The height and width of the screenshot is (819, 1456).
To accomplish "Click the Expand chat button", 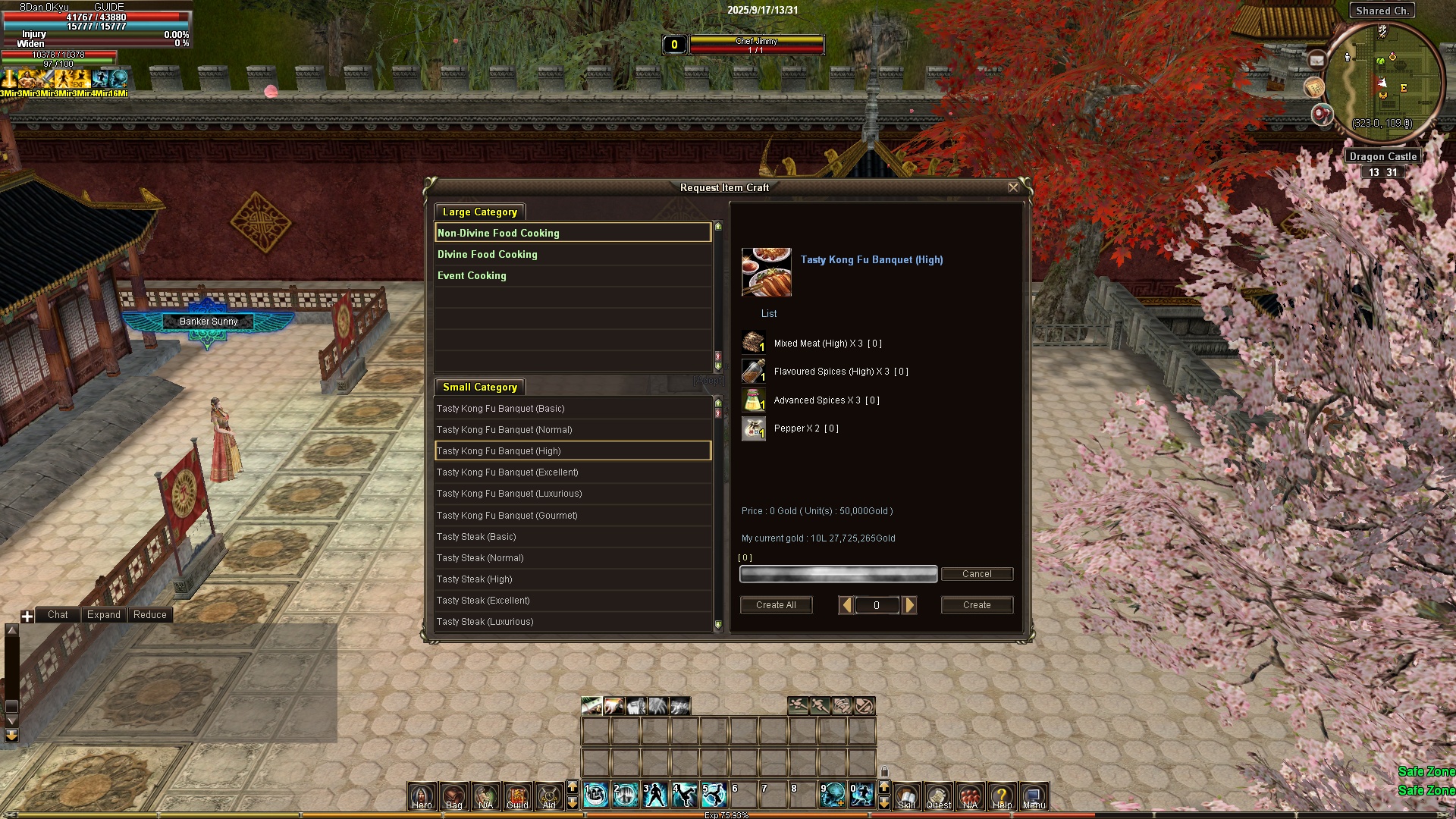I will [x=104, y=615].
